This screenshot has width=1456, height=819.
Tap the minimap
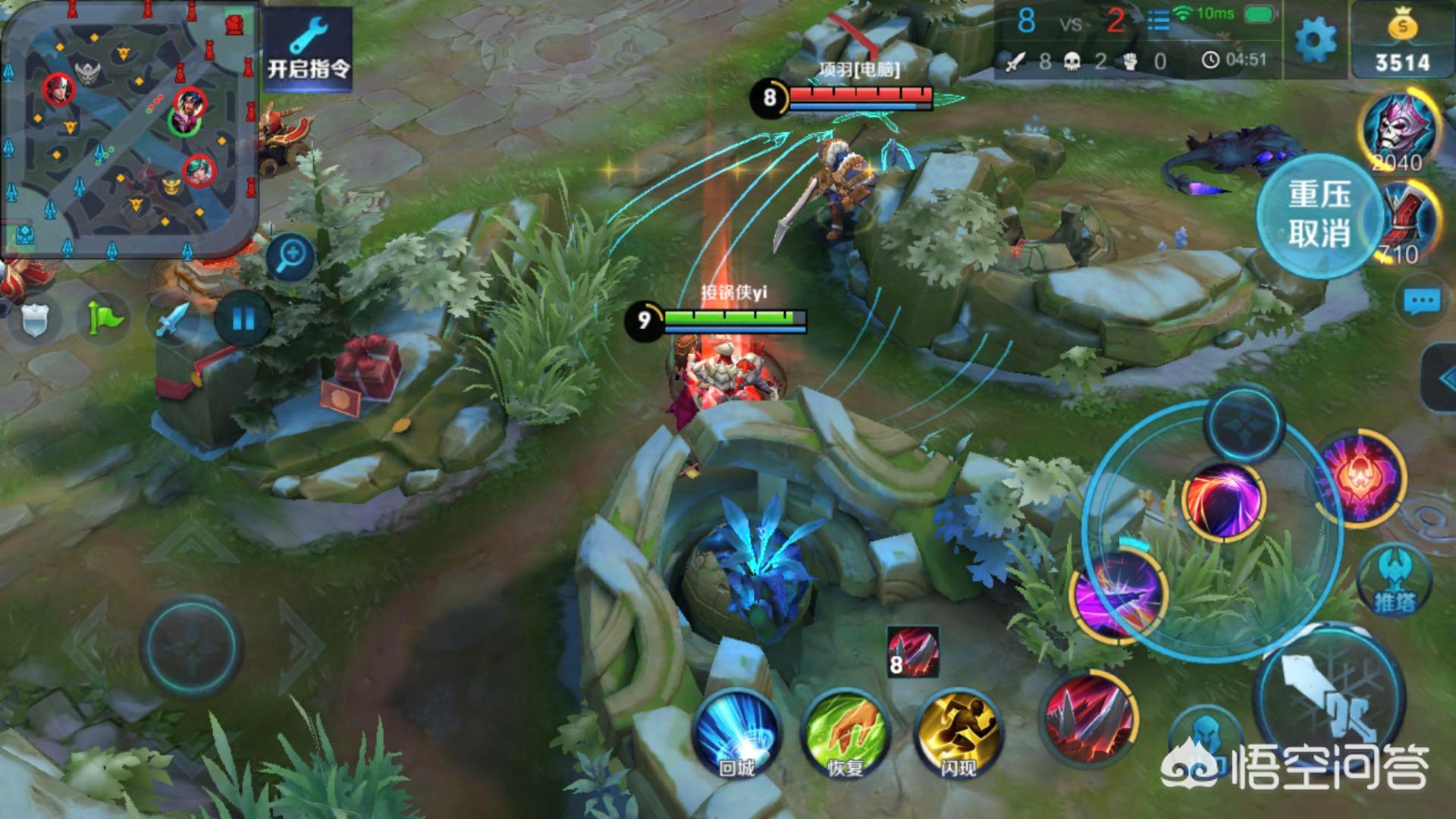pos(129,129)
